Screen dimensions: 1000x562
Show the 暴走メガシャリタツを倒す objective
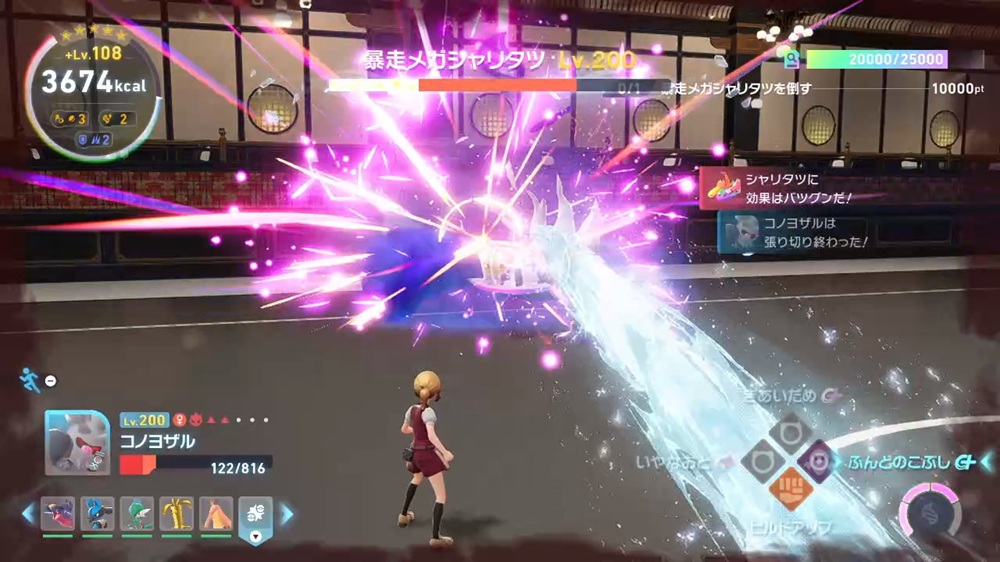click(x=740, y=89)
